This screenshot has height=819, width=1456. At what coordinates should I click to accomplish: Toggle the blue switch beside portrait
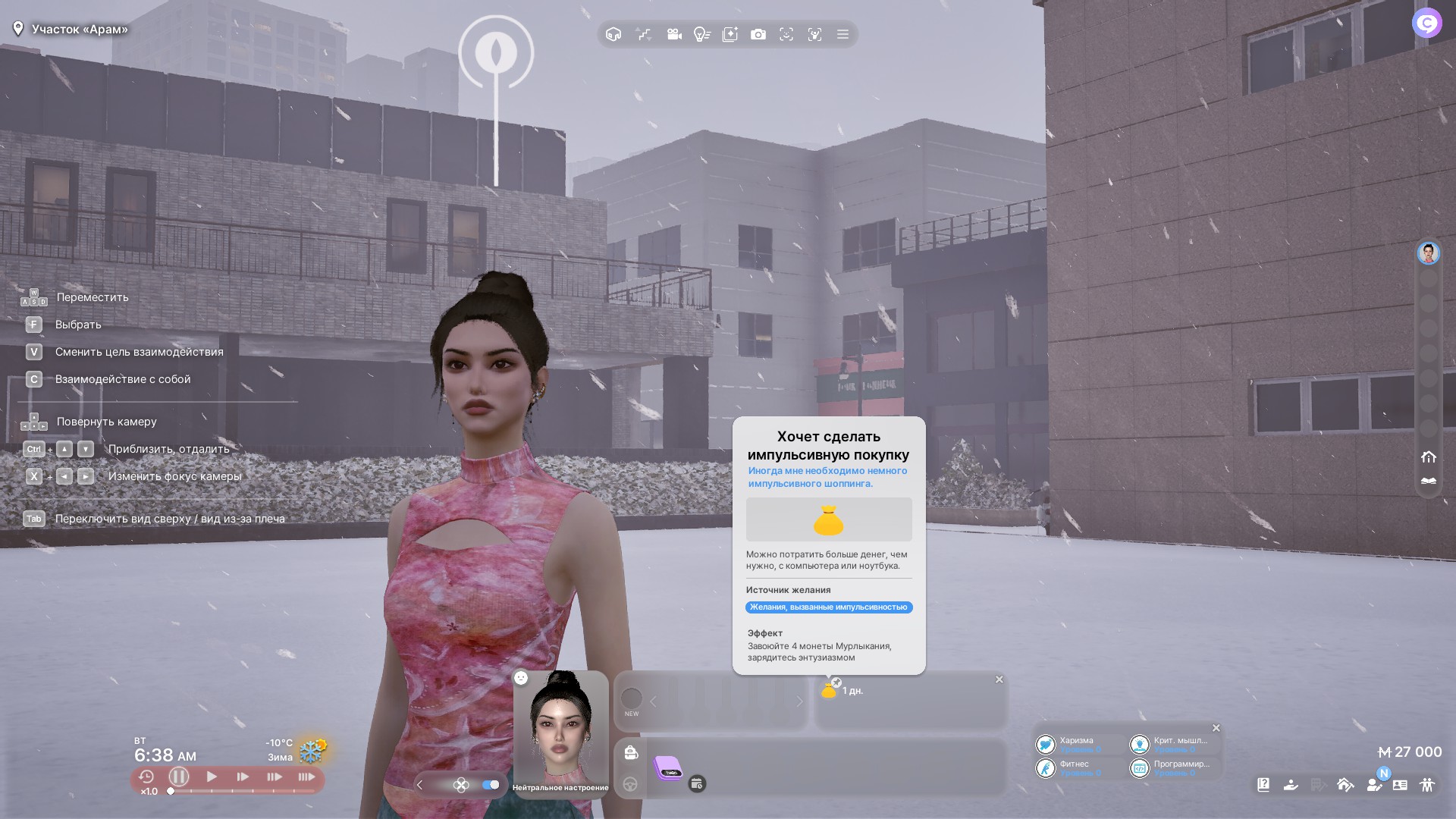click(491, 785)
